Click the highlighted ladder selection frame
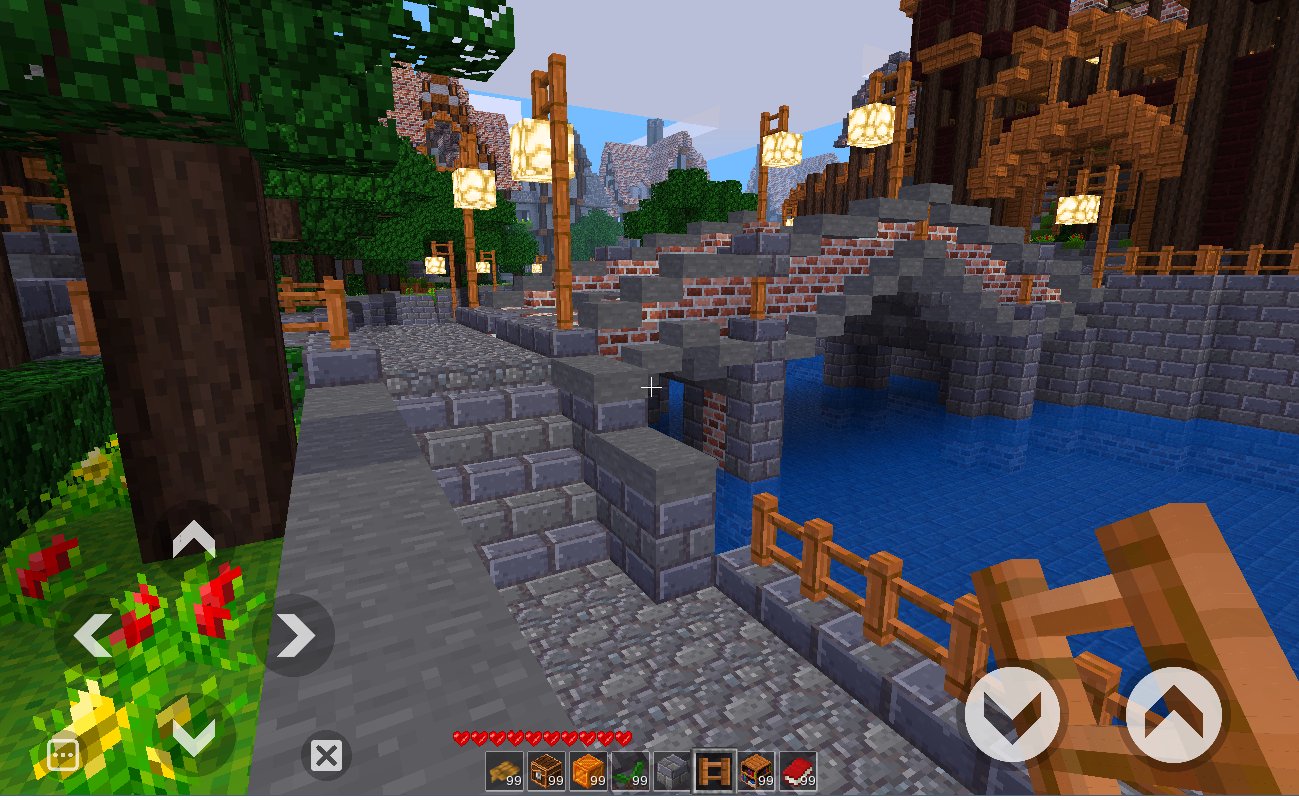The width and height of the screenshot is (1299, 800). click(x=715, y=770)
